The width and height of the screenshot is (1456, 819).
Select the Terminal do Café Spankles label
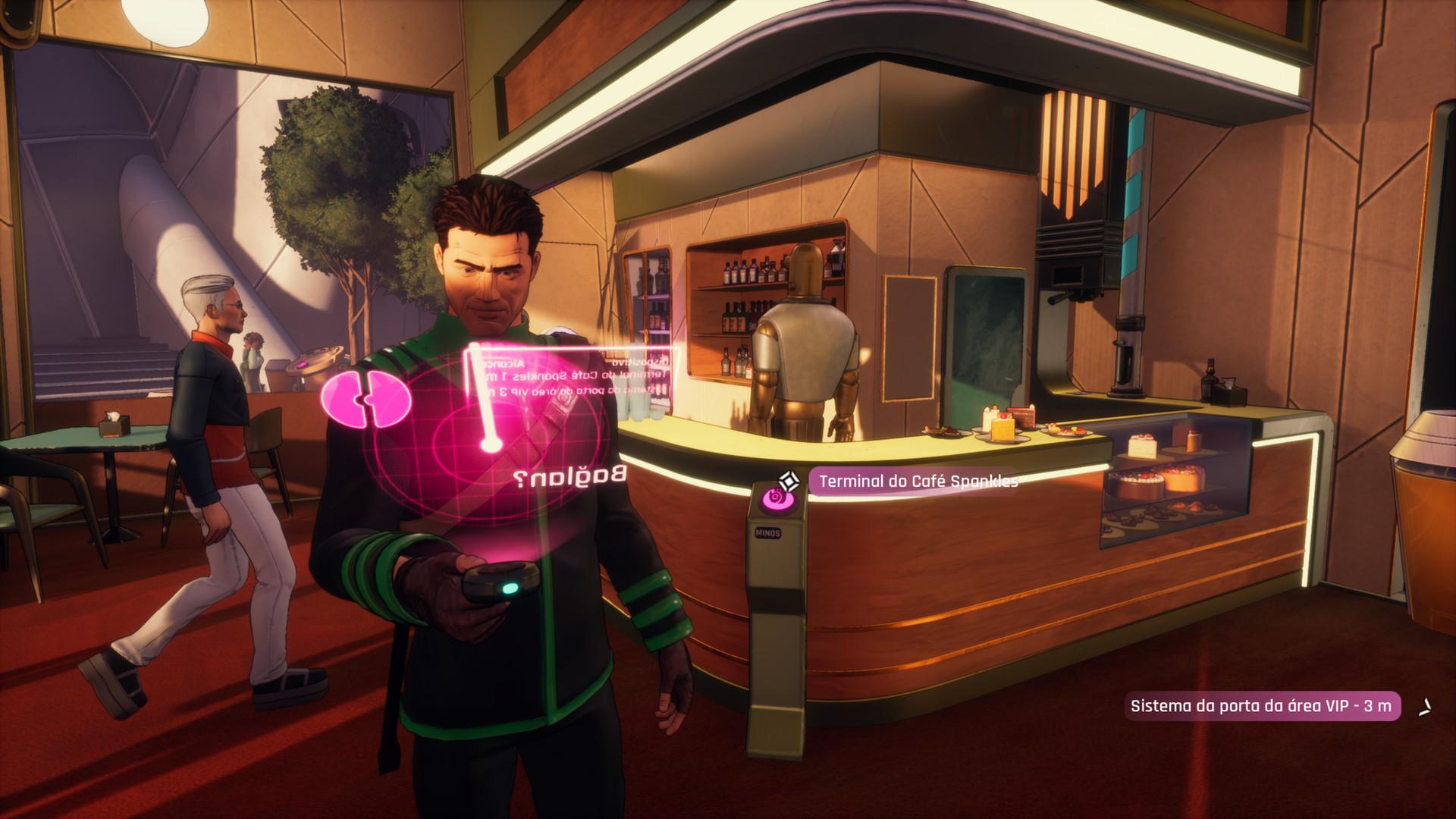[918, 482]
